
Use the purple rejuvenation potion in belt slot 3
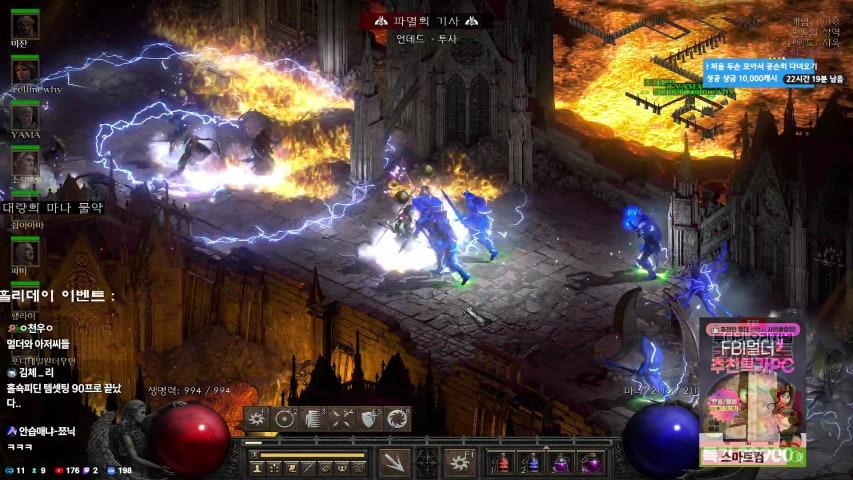coord(561,463)
